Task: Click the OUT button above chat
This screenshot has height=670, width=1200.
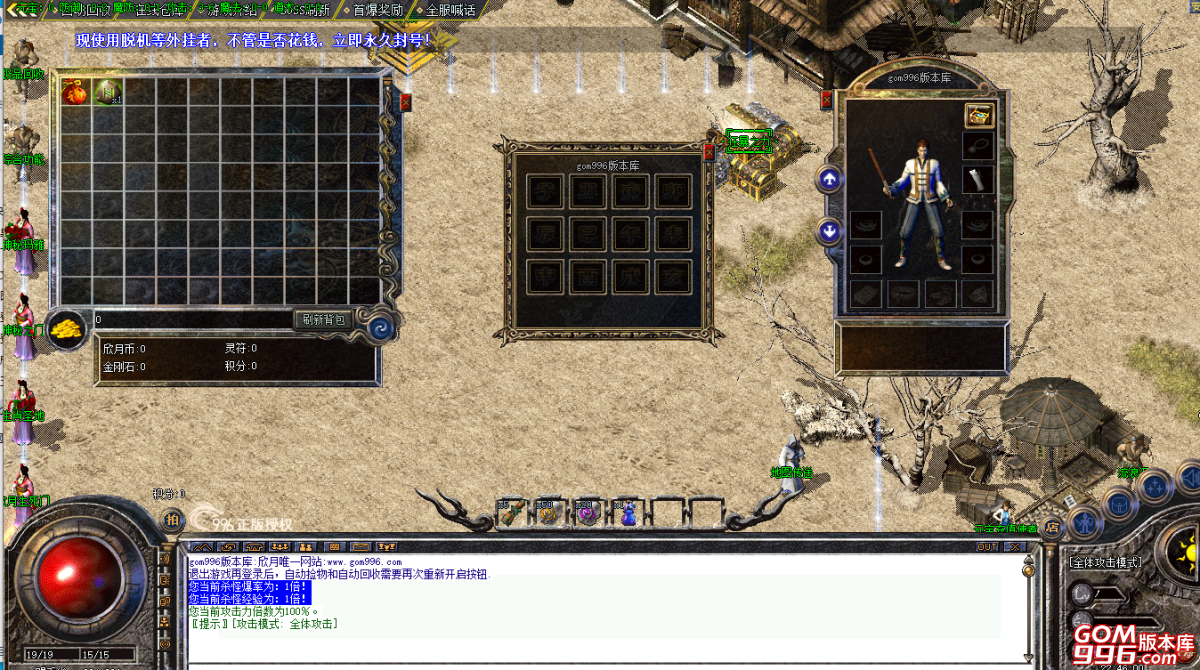Action: point(987,547)
